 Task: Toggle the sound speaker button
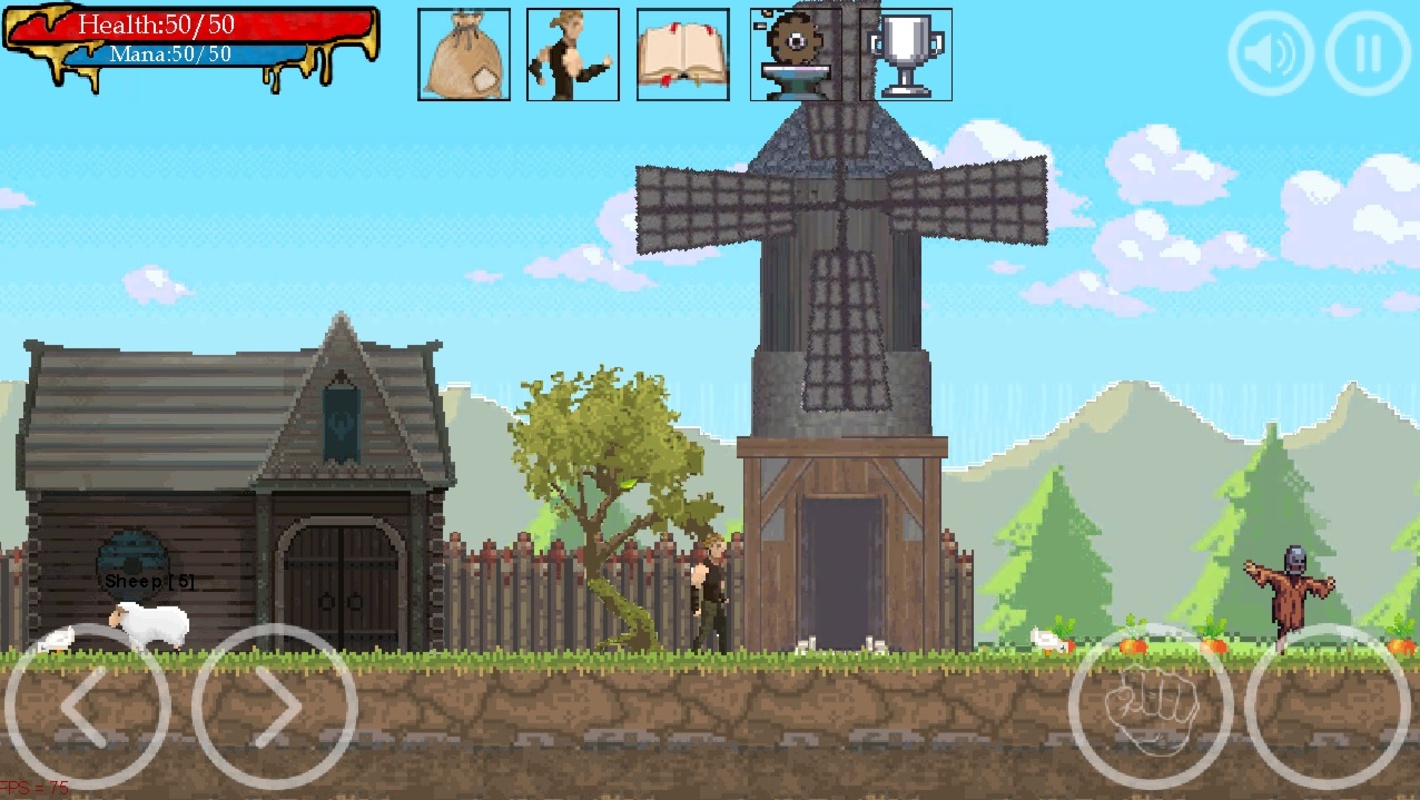pyautogui.click(x=1271, y=53)
